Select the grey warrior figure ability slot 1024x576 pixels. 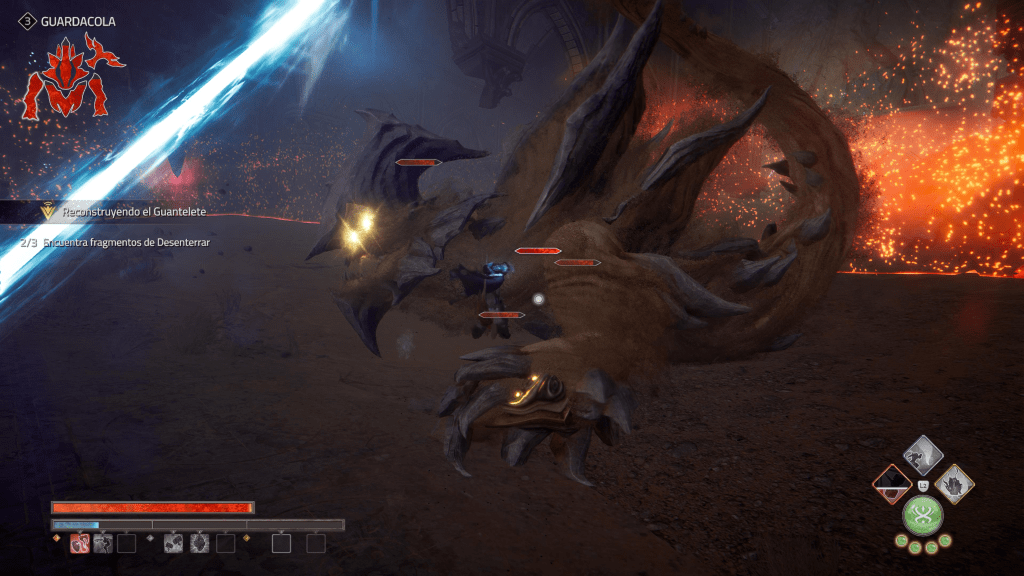103,543
